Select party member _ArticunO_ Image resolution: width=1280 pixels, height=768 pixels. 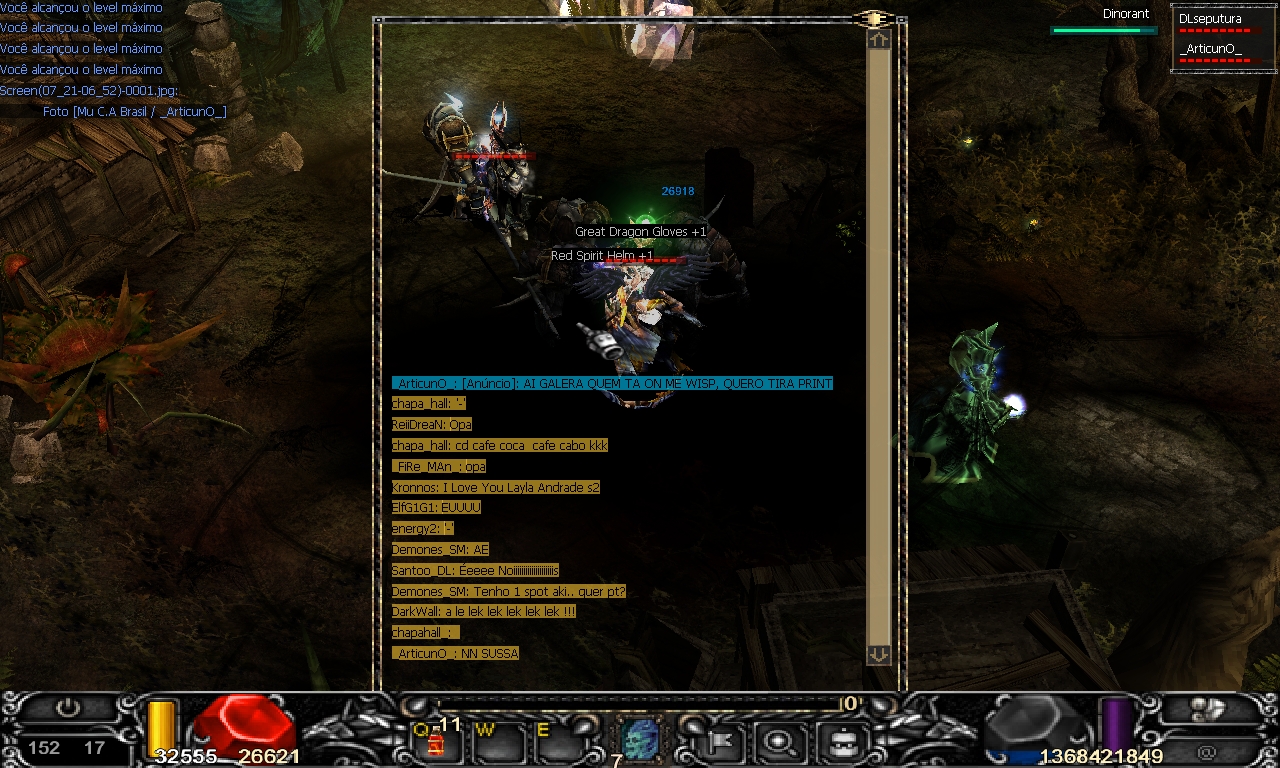pos(1214,50)
